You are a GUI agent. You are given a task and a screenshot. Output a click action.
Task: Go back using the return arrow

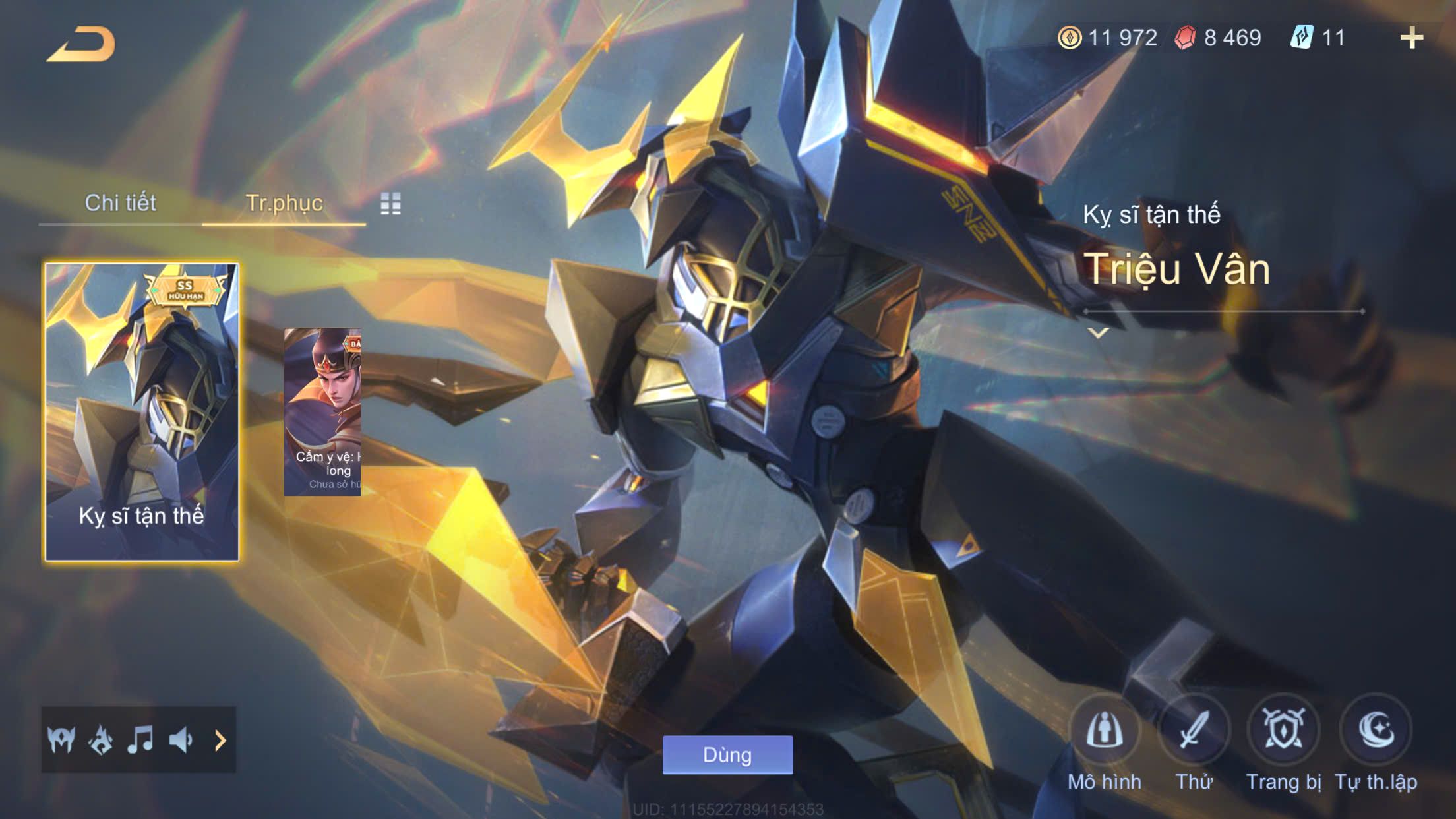coord(81,45)
